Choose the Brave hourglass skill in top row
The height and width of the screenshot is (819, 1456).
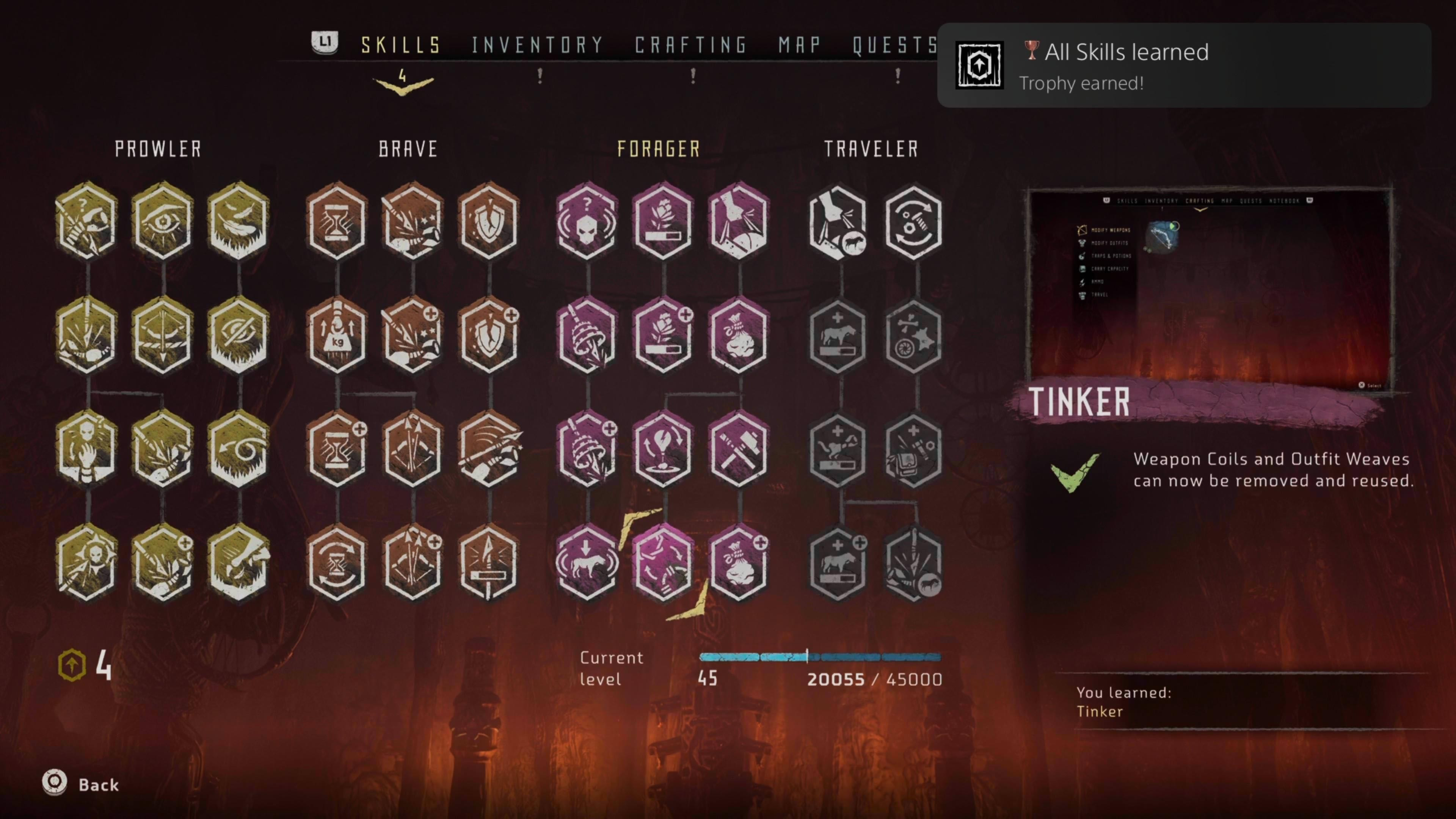(x=337, y=221)
